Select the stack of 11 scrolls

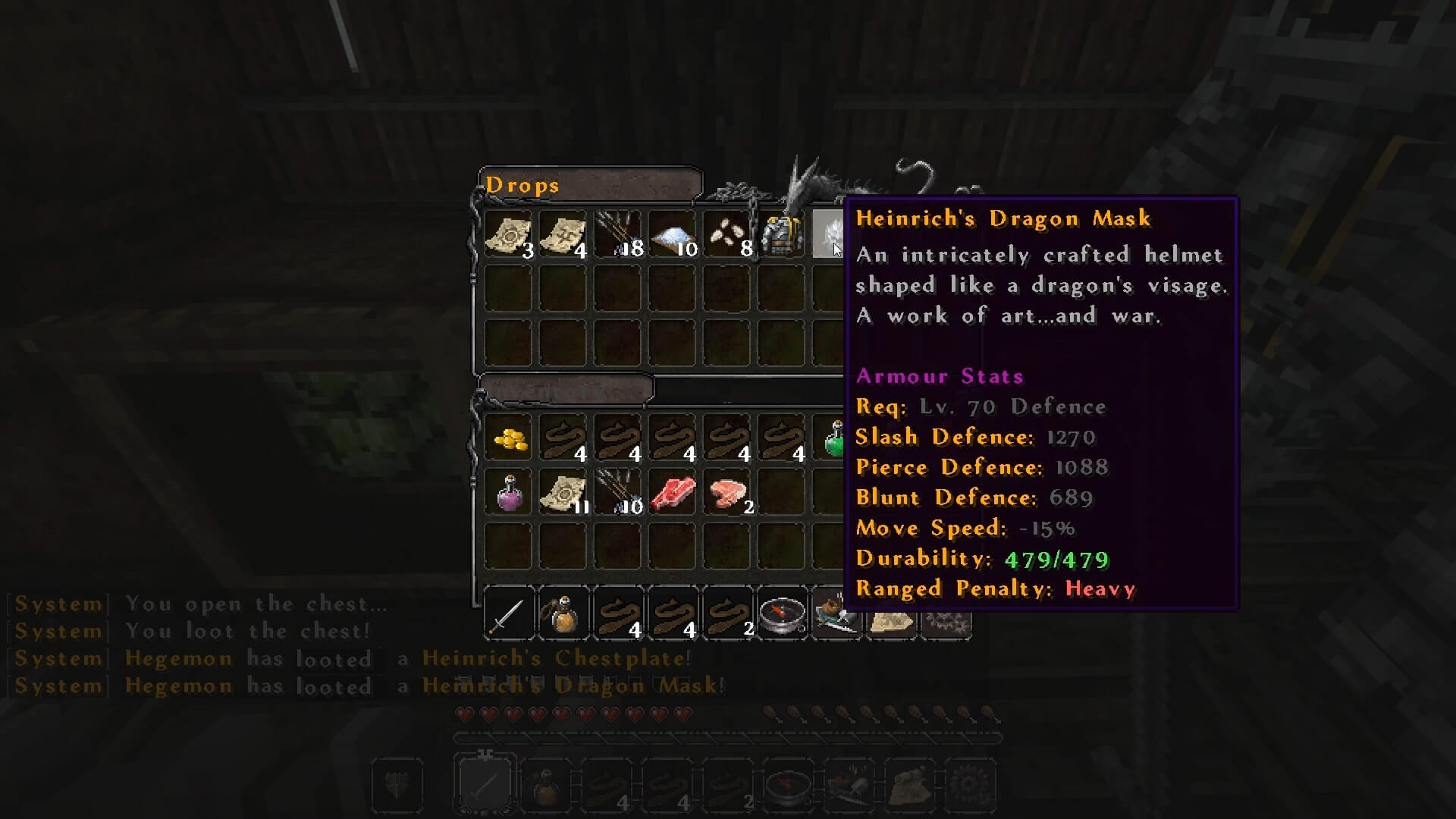(x=563, y=493)
